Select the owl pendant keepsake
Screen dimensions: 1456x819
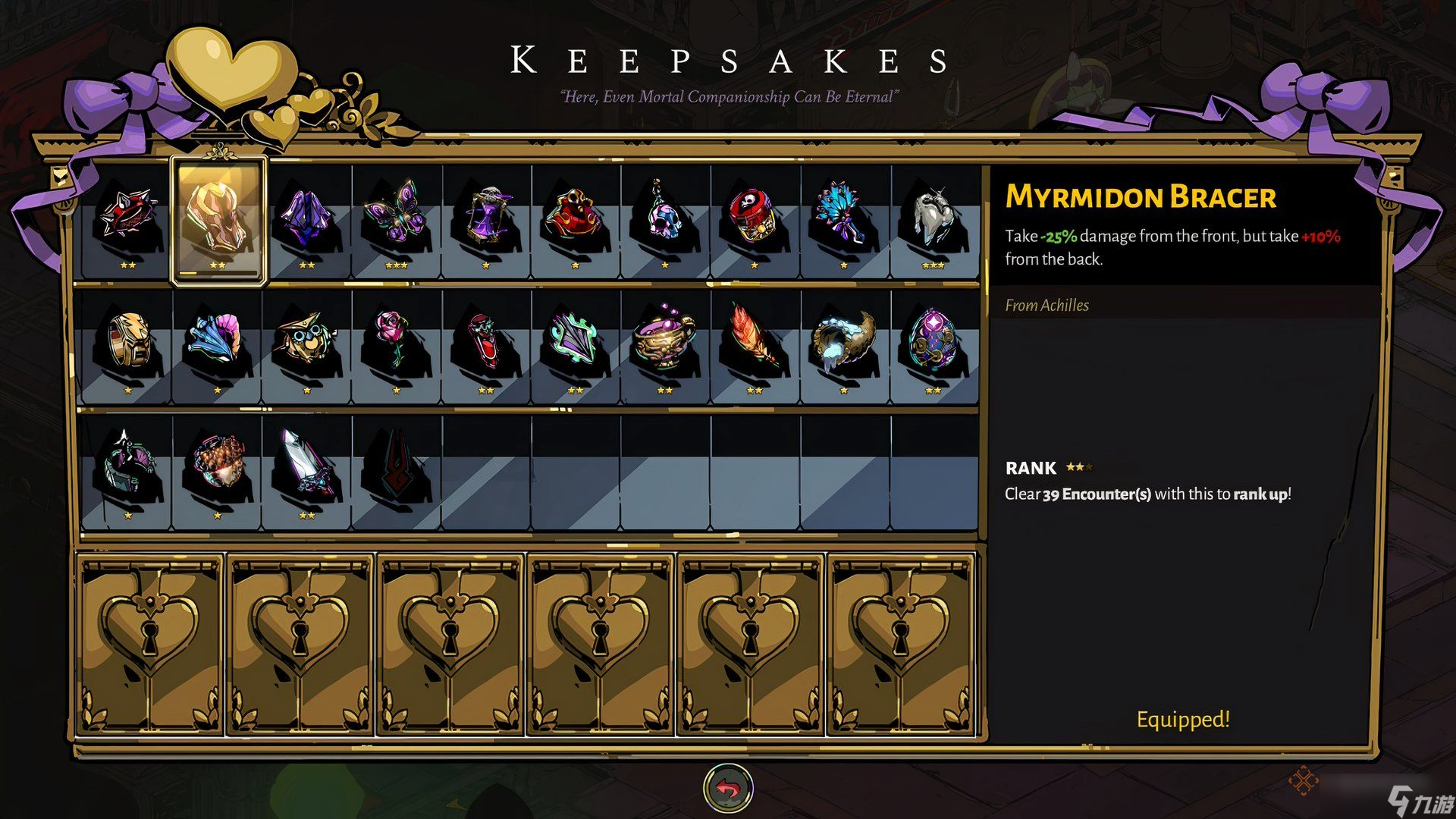click(306, 343)
